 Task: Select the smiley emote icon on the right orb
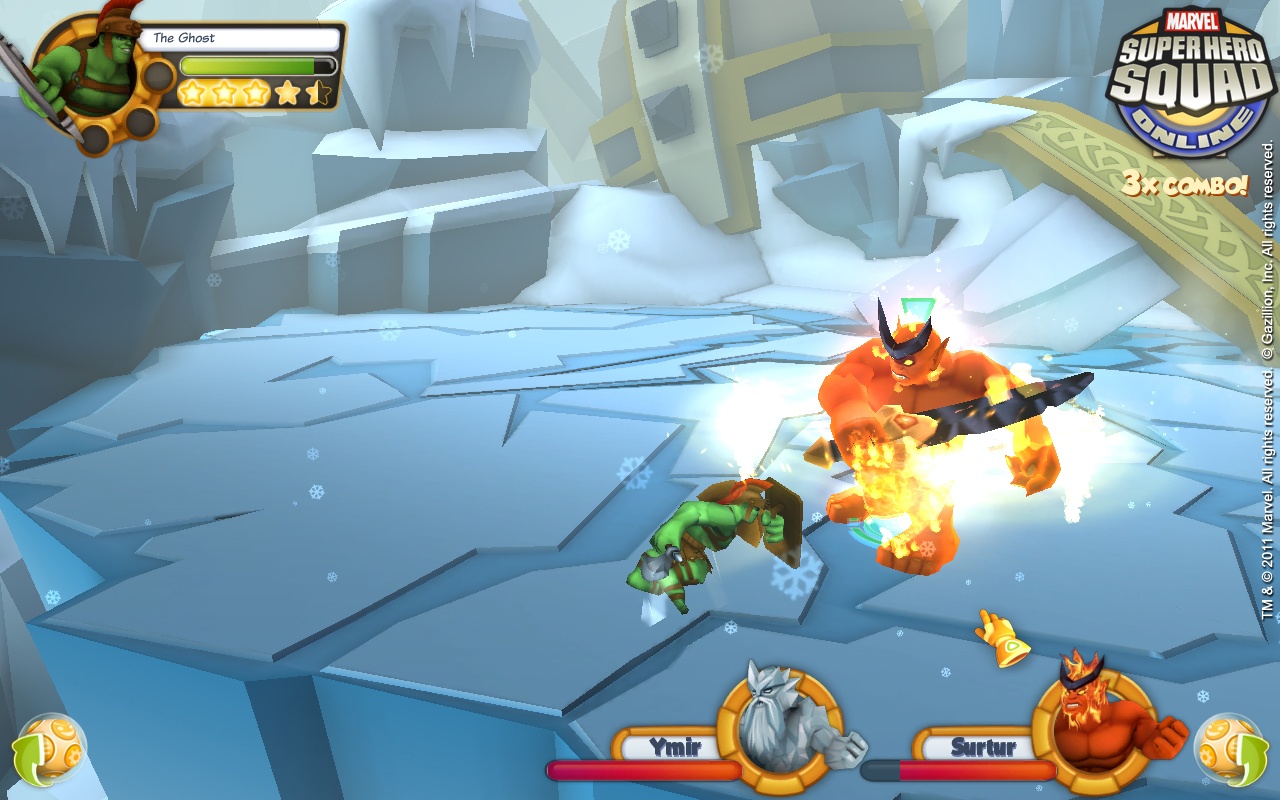[1218, 729]
